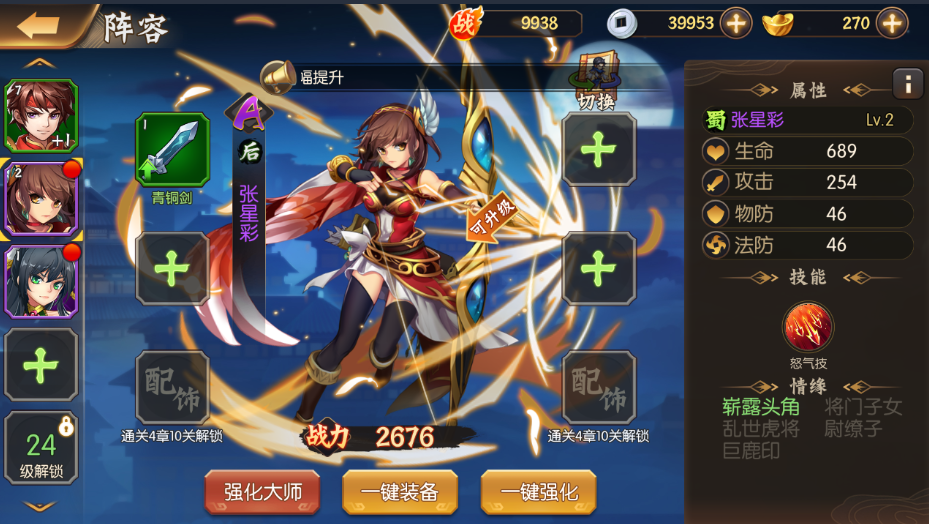The image size is (929, 524).
Task: Add silver coins with the plus button
Action: click(x=736, y=23)
